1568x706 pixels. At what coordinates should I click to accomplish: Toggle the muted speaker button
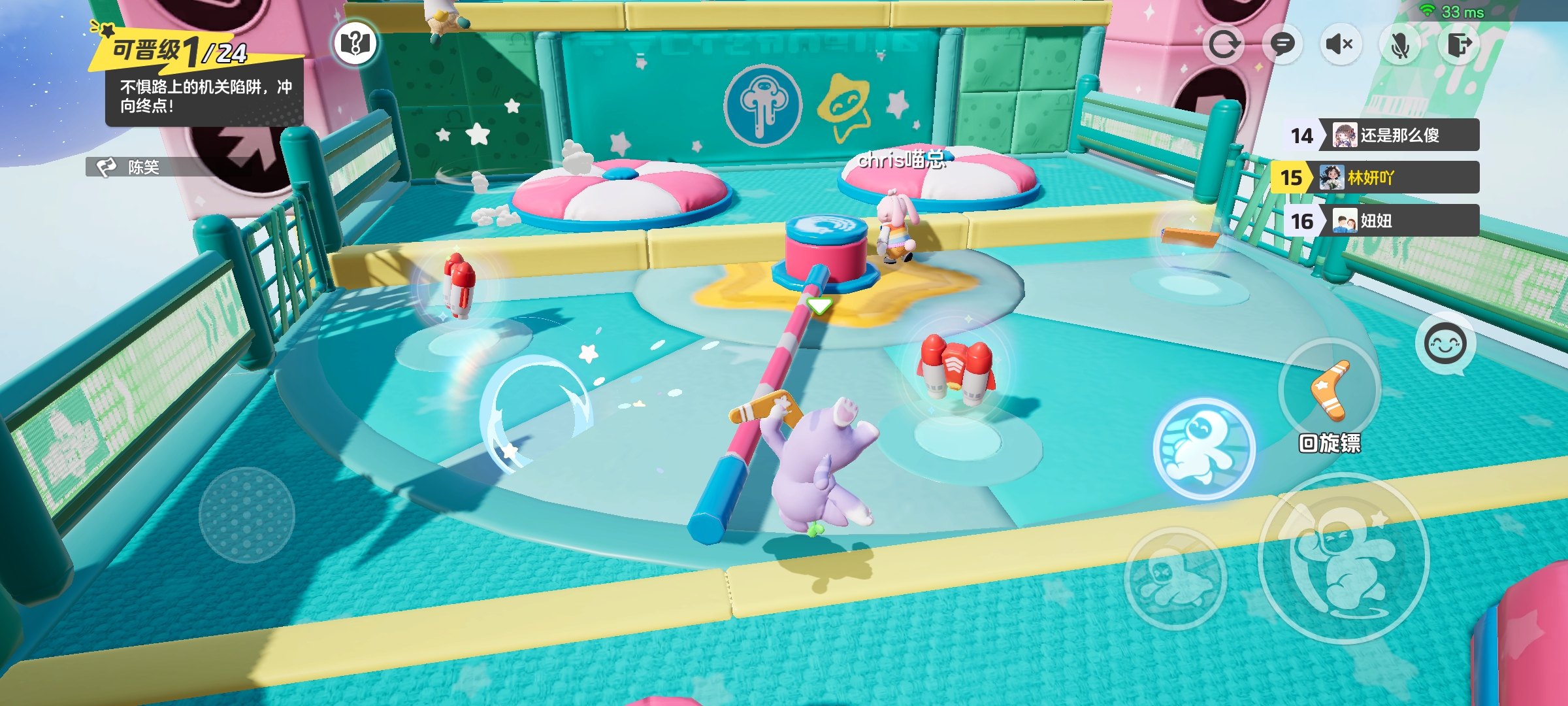[1340, 44]
